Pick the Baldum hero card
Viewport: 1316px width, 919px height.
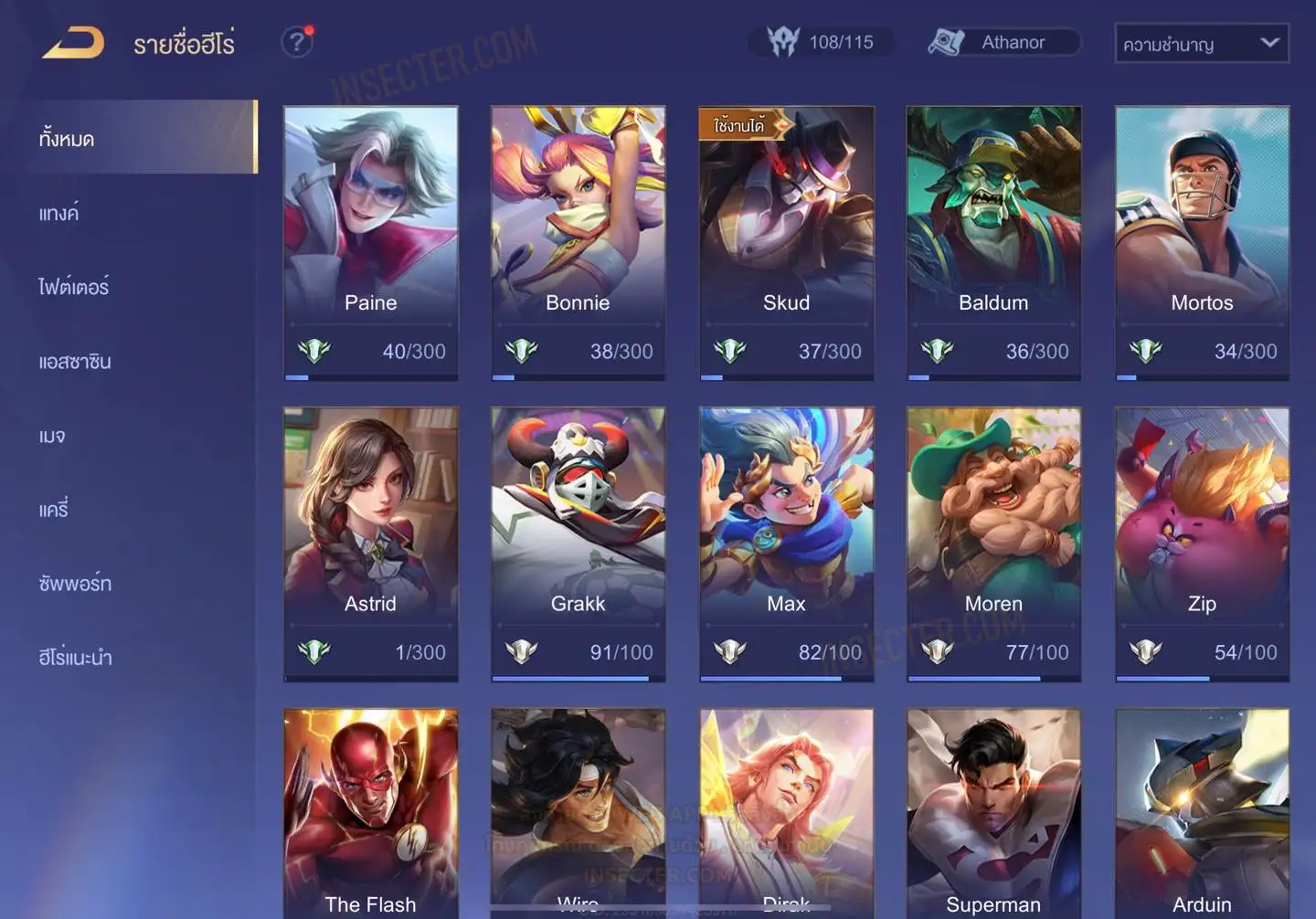click(993, 242)
